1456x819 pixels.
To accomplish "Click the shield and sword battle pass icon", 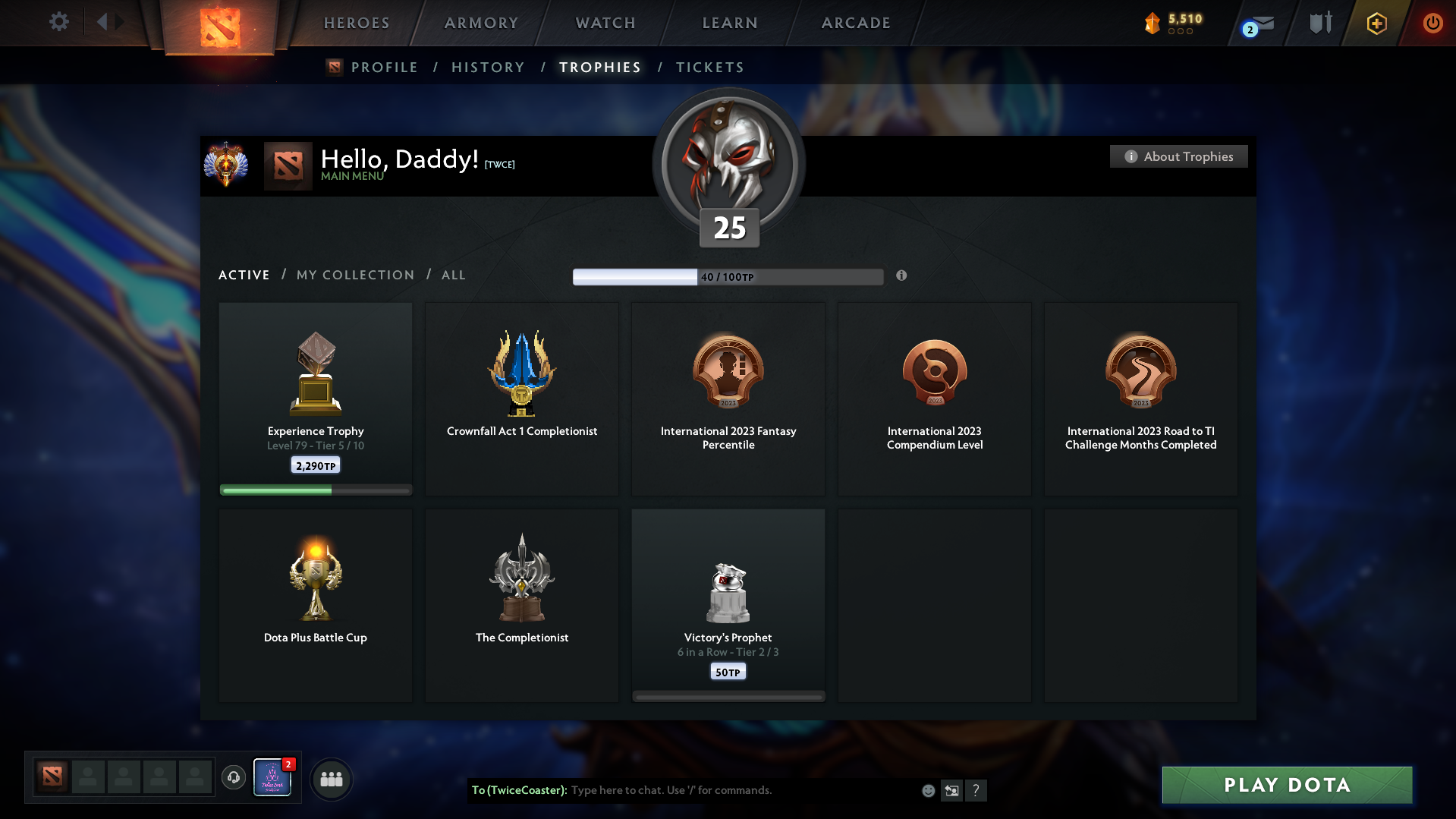I will 1319,23.
